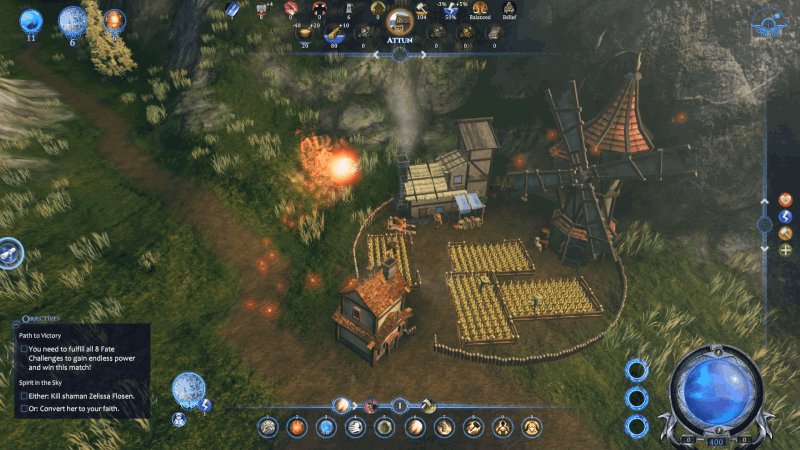Activate the hammer ability in the hotbar
This screenshot has width=800, height=450.
[473, 427]
